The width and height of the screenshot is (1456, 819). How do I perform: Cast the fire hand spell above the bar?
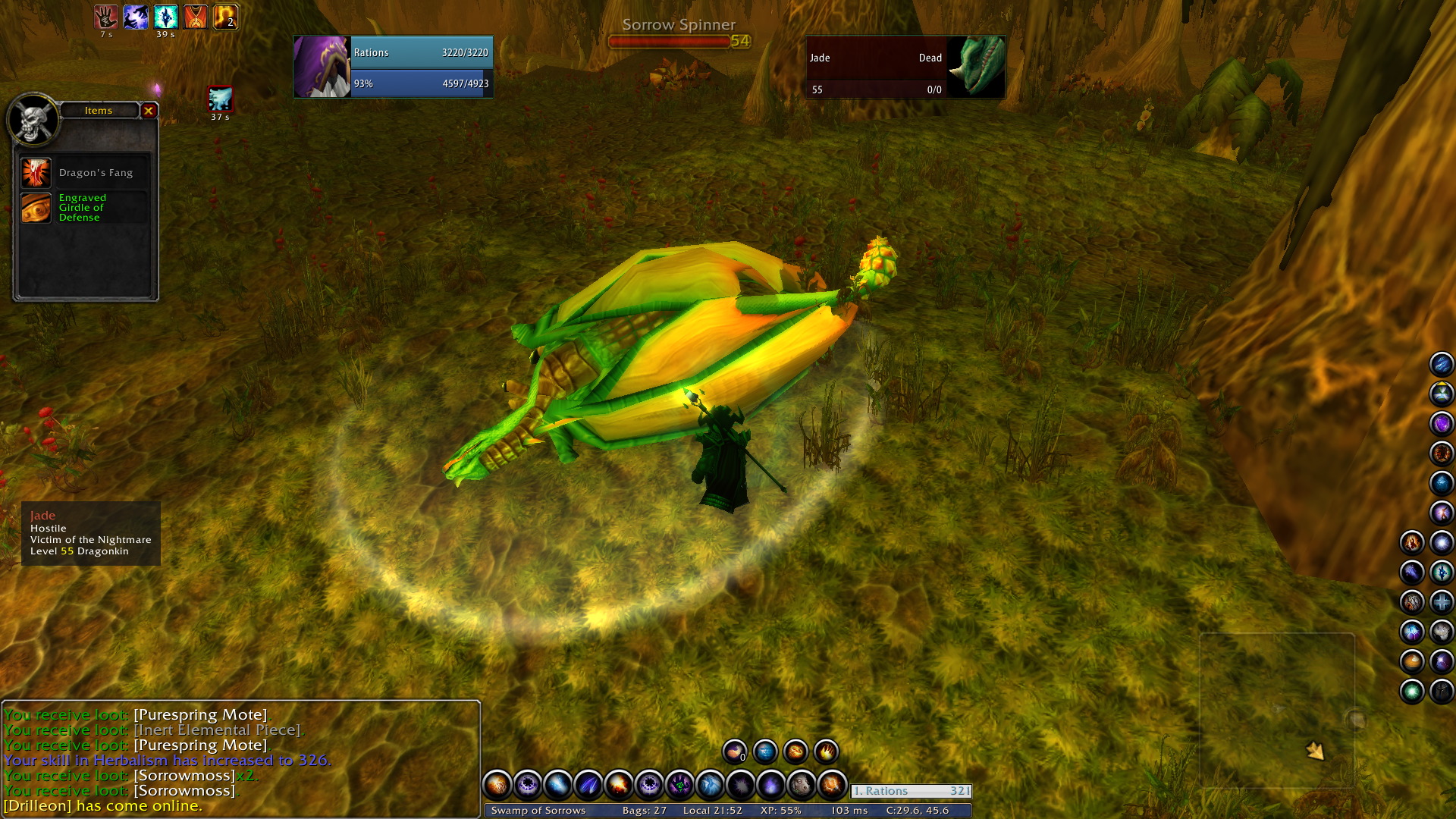826,752
